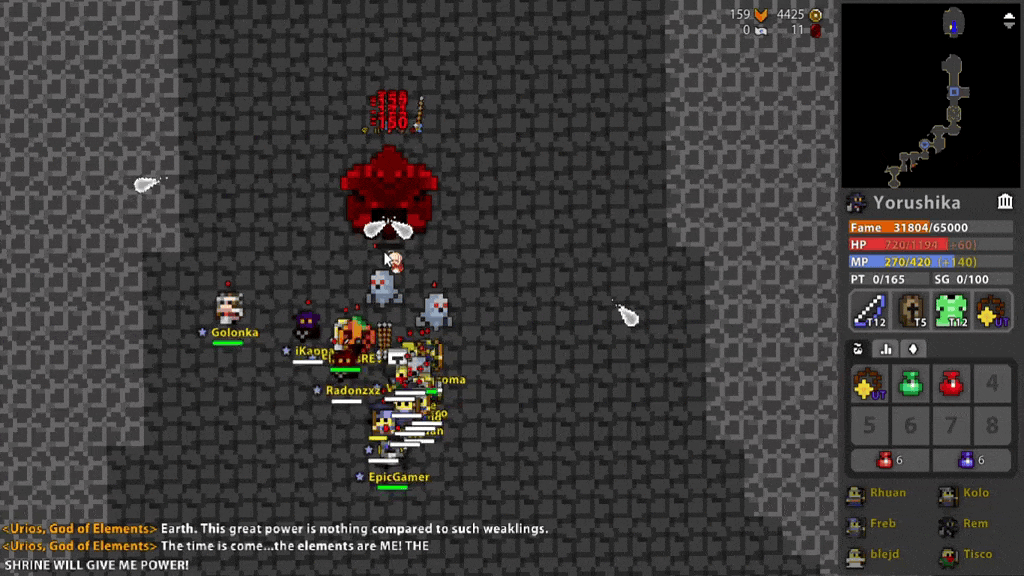The width and height of the screenshot is (1024, 576).
Task: Use the quick-slot red health potion
Action: [889, 460]
